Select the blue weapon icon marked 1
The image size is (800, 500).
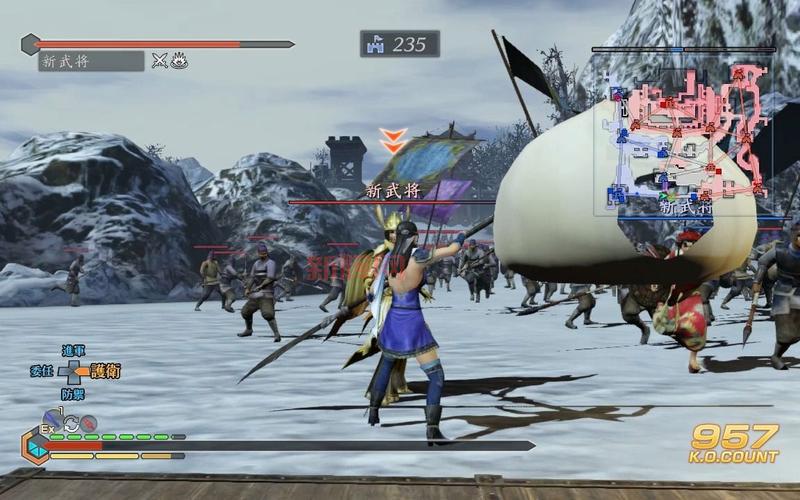[53, 422]
